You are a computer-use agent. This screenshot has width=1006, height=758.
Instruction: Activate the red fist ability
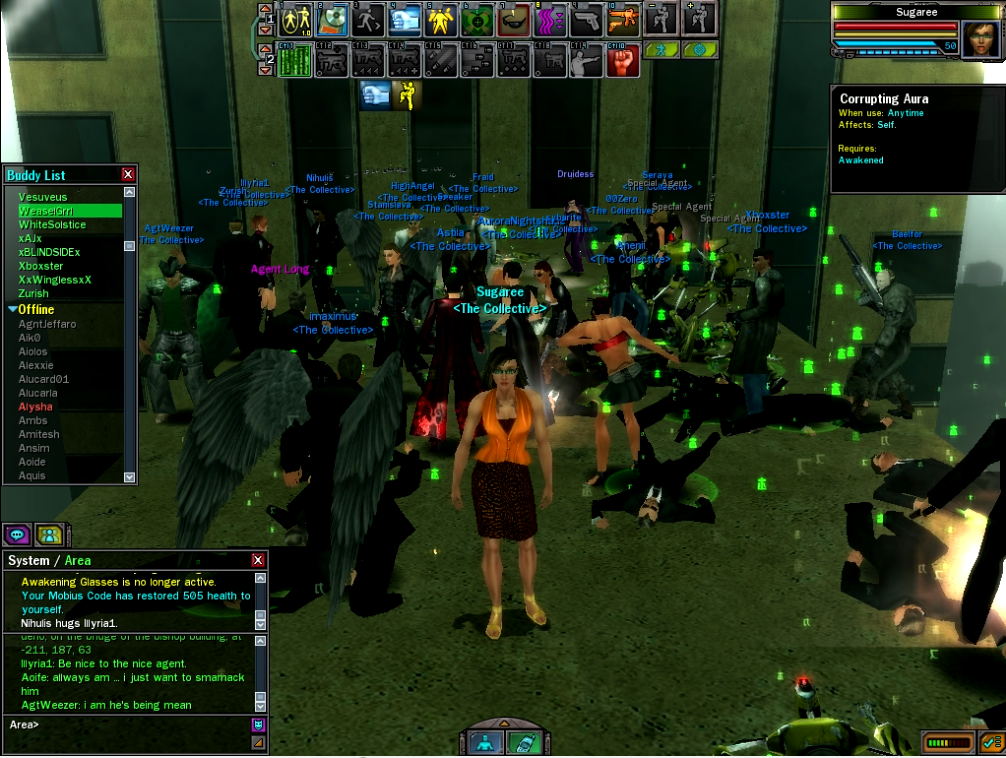(x=622, y=60)
